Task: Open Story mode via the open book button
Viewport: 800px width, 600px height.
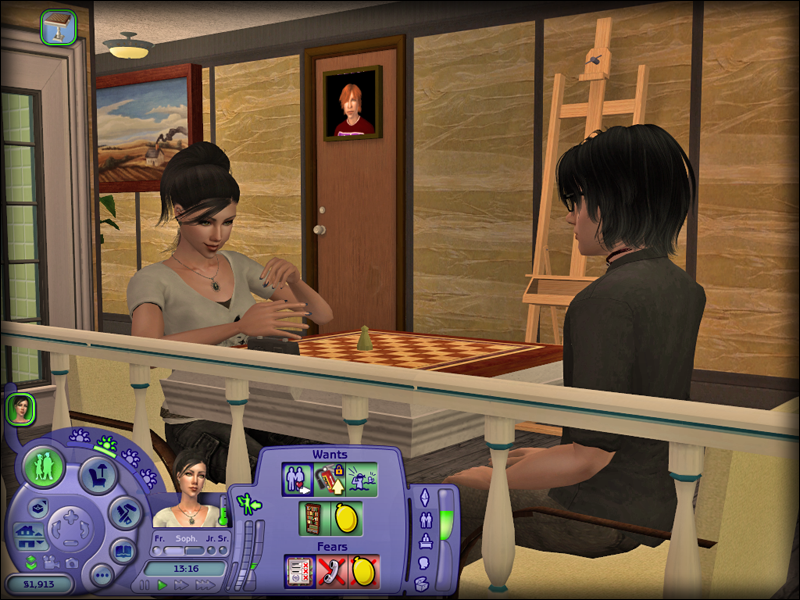Action: (x=123, y=549)
